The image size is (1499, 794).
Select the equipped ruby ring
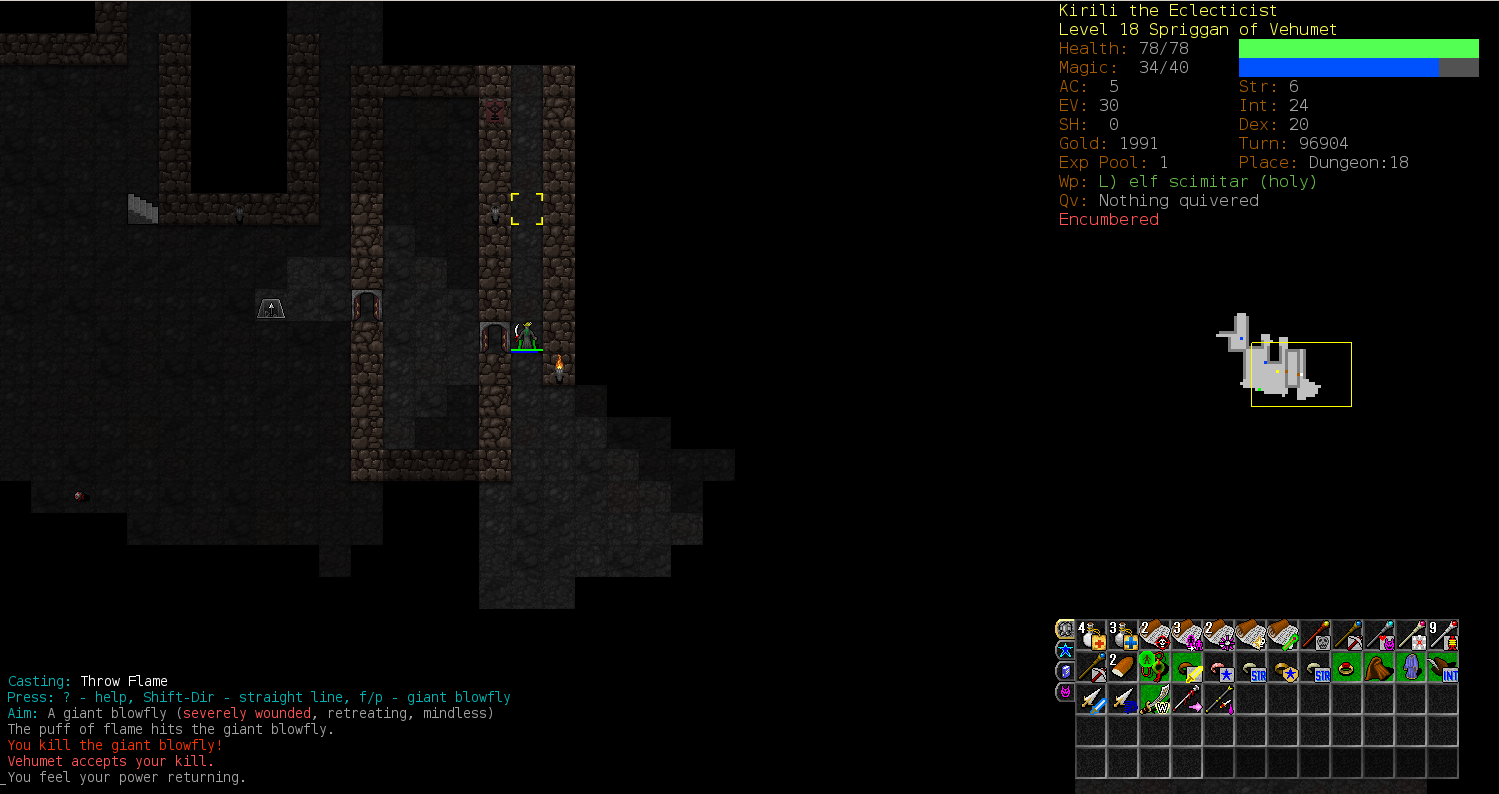tap(1347, 667)
